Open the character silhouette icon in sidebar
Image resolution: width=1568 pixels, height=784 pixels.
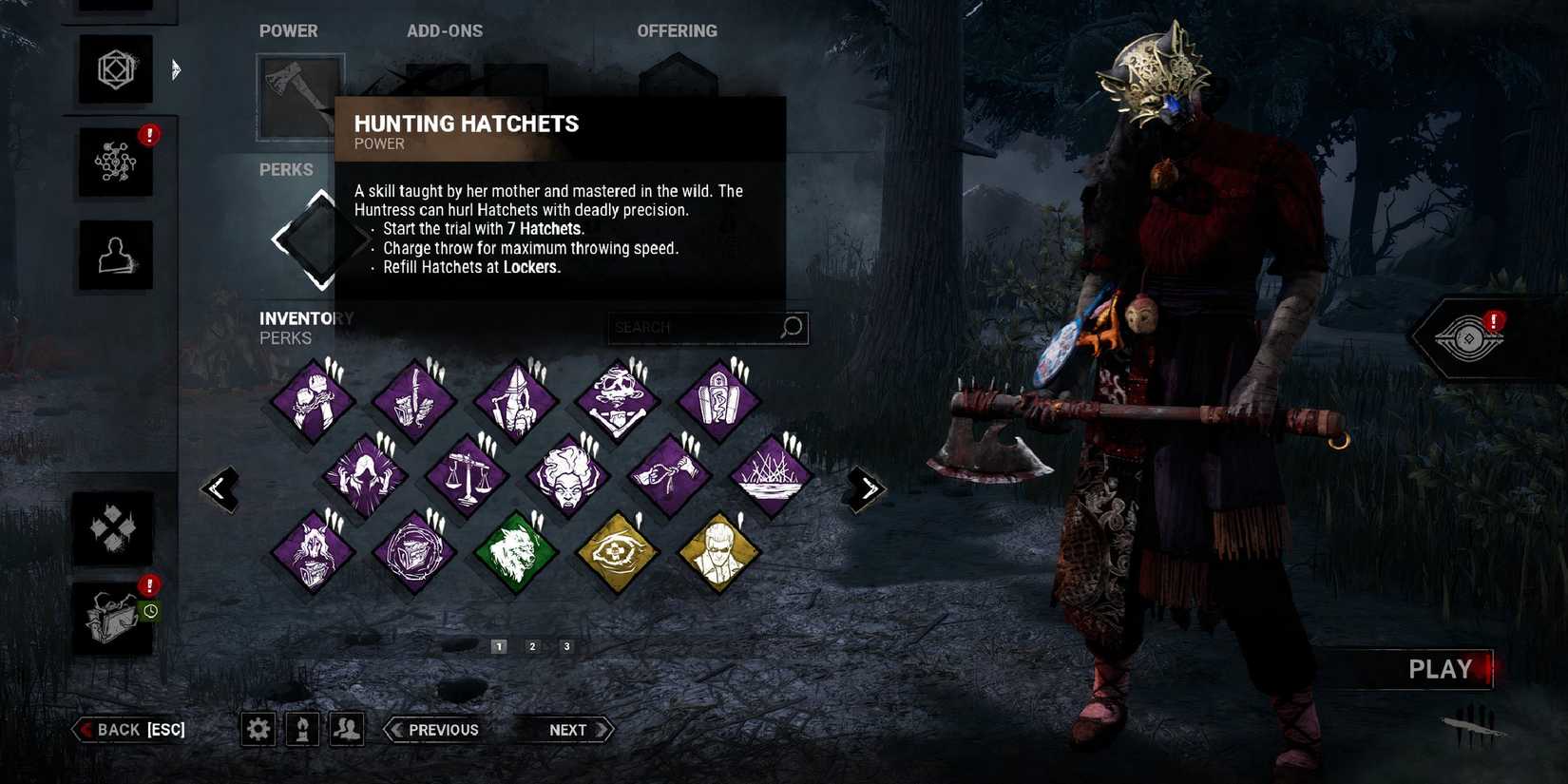(x=115, y=254)
